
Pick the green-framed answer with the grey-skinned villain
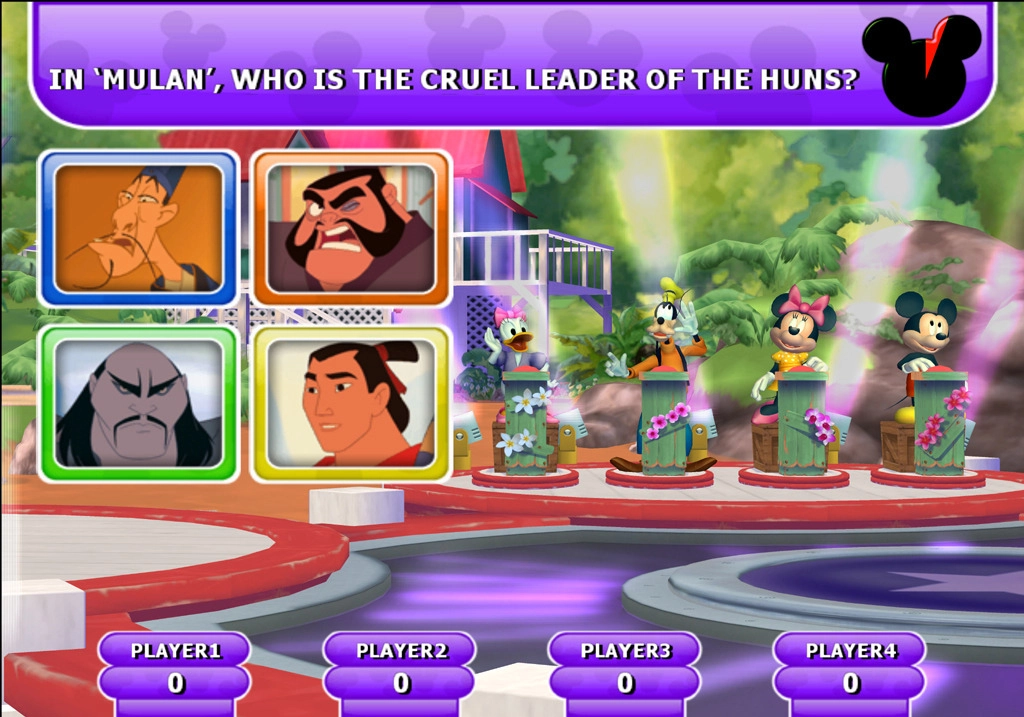[138, 403]
